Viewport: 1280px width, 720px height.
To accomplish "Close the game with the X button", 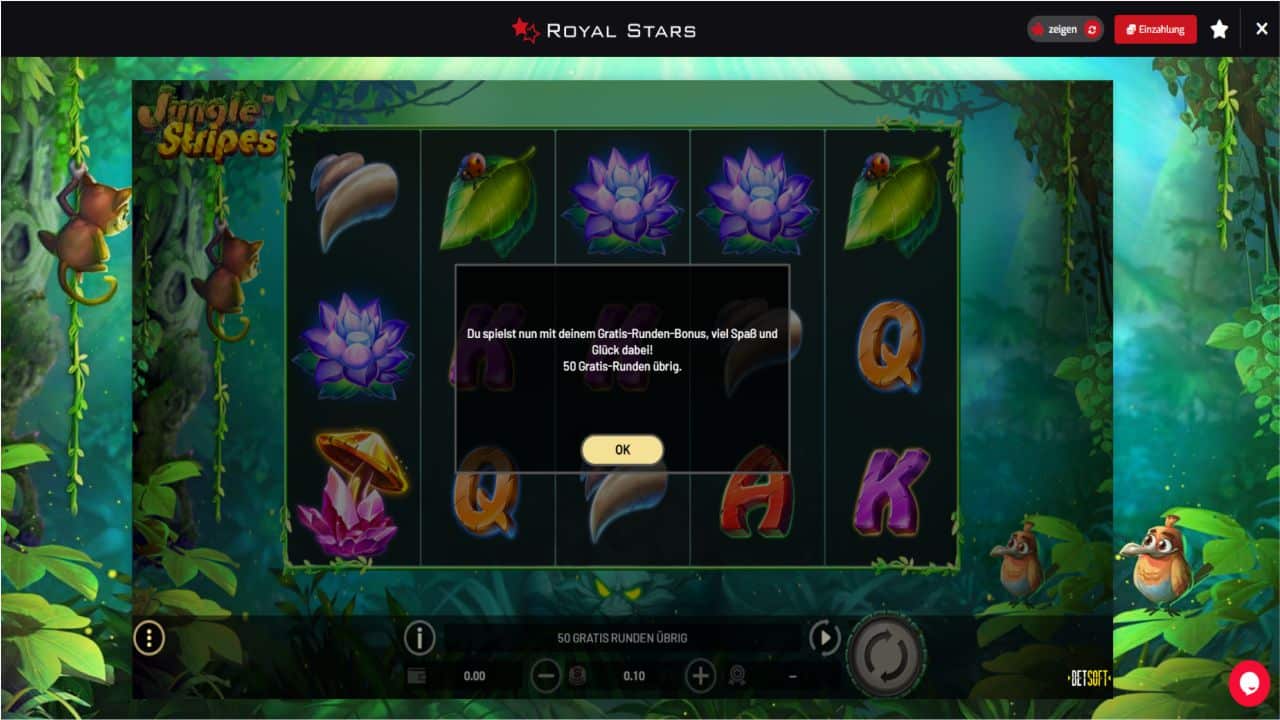I will [x=1262, y=29].
